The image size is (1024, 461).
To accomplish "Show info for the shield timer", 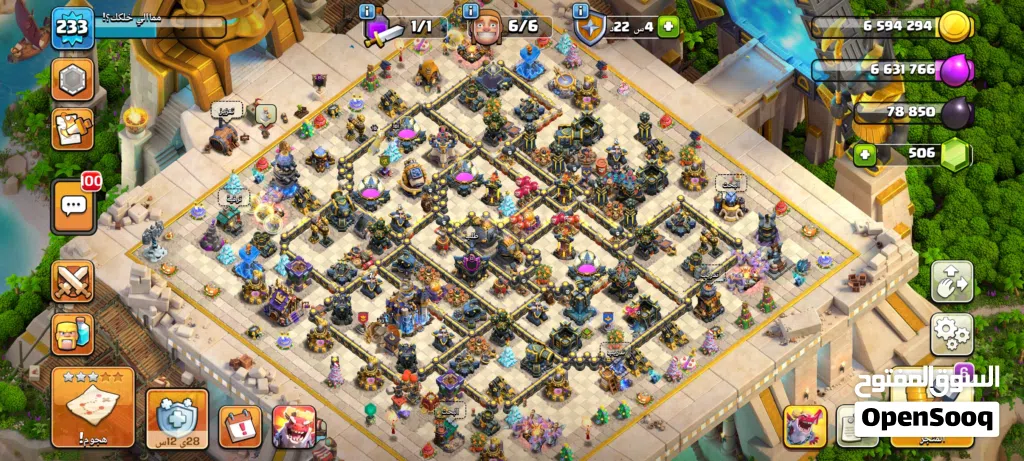I will (x=582, y=11).
